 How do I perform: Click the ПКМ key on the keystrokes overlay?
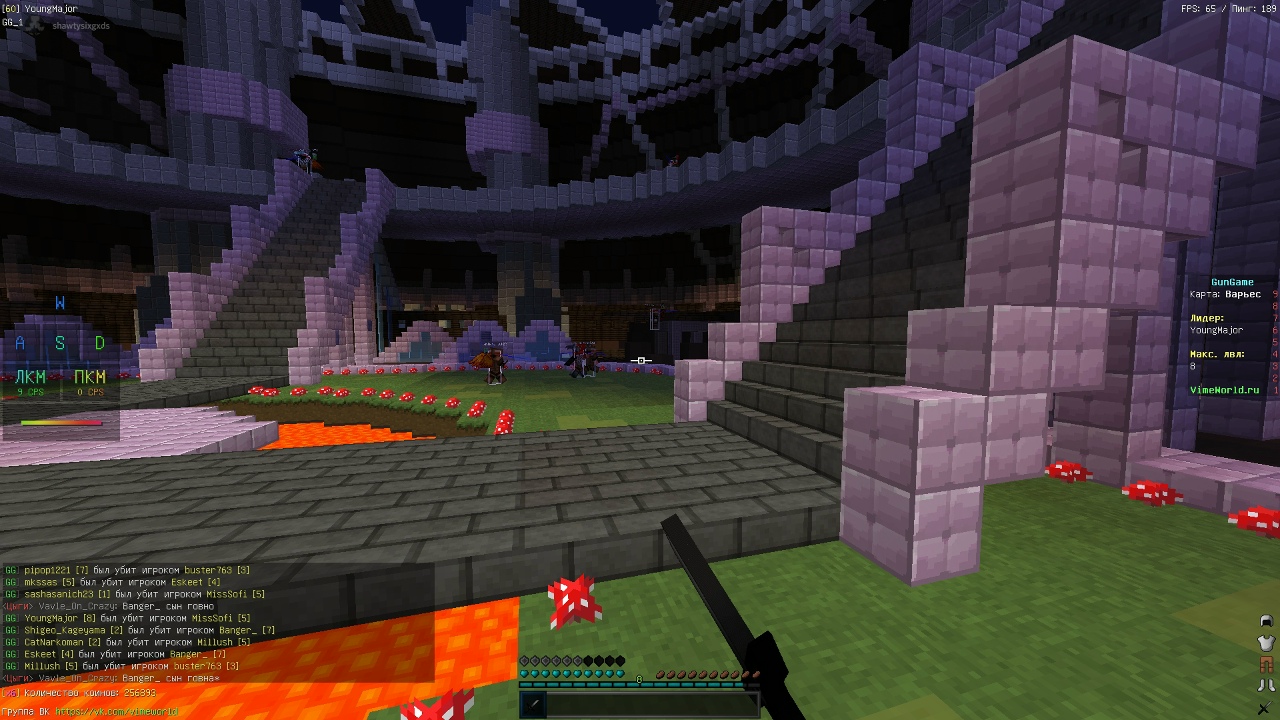click(x=90, y=381)
